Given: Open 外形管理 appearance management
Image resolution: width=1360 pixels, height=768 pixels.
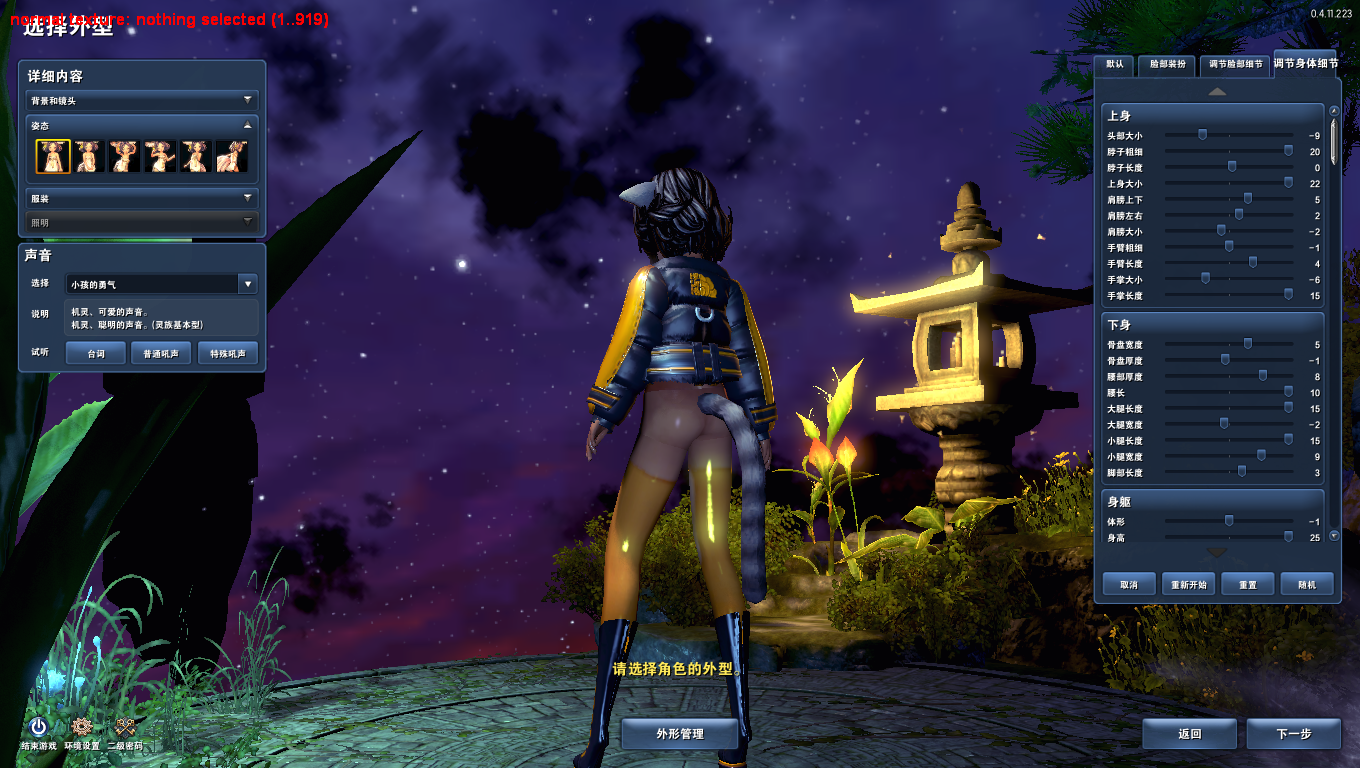Looking at the screenshot, I should [x=680, y=734].
